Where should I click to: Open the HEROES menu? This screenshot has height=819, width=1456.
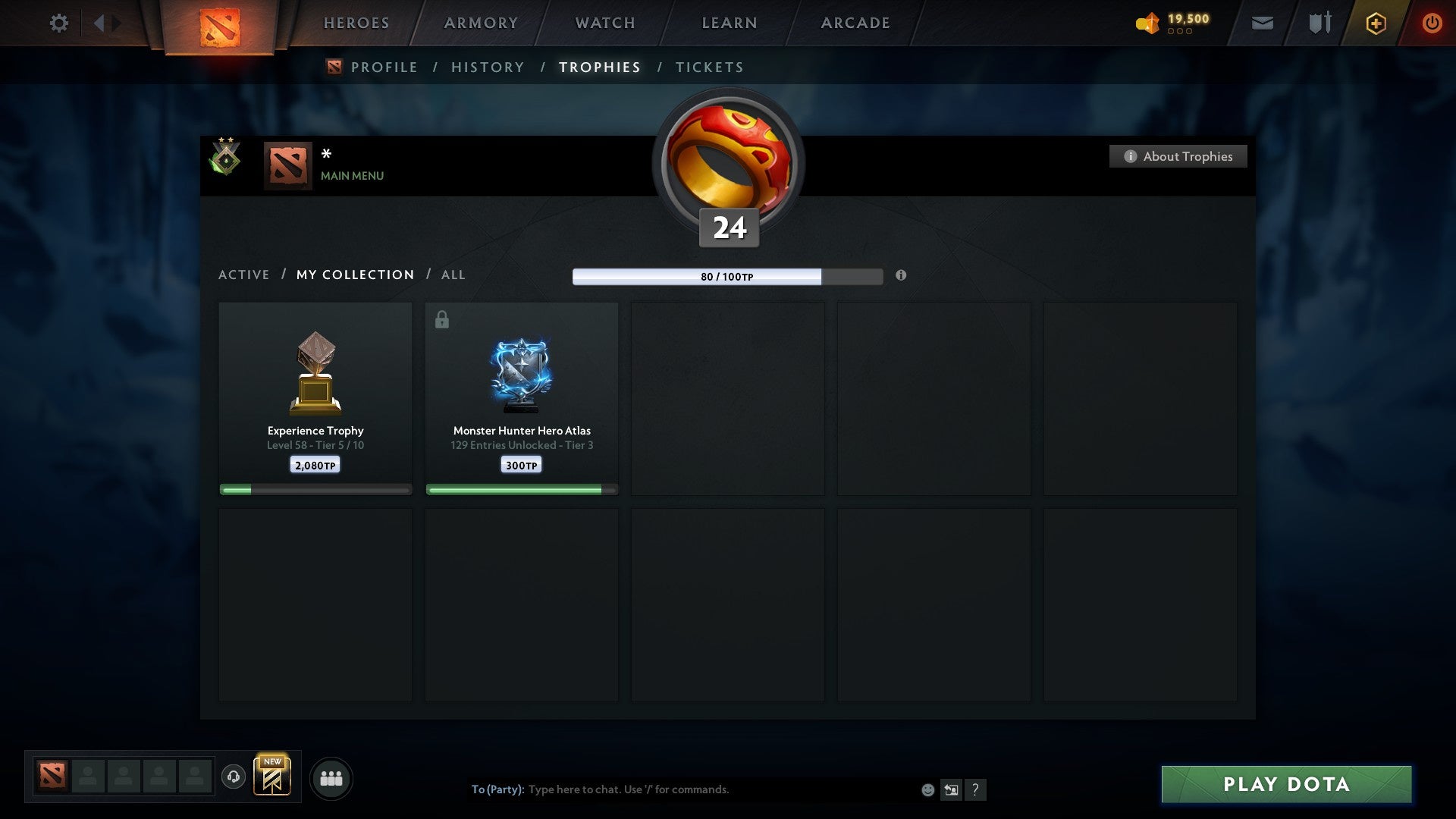[356, 23]
